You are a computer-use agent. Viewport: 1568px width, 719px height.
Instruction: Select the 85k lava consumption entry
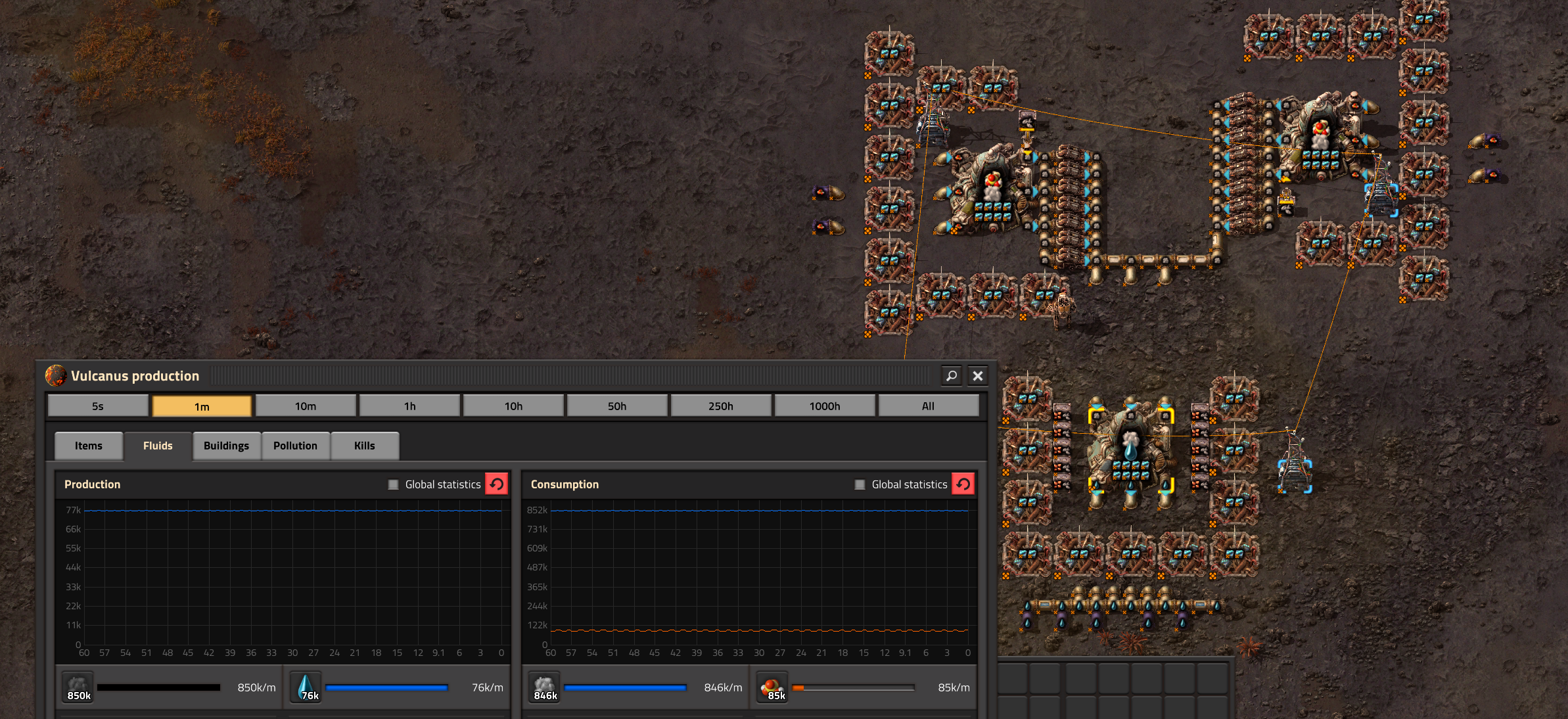pos(773,687)
